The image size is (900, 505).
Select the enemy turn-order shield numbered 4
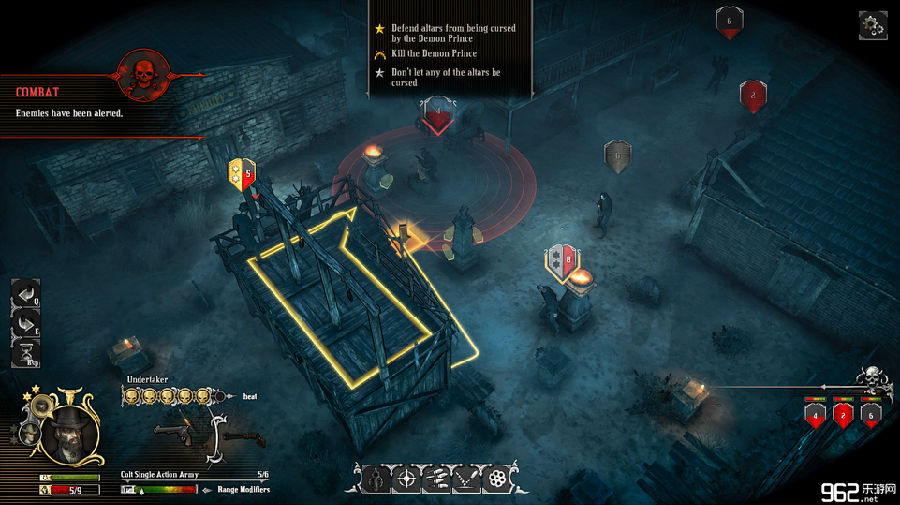(815, 414)
